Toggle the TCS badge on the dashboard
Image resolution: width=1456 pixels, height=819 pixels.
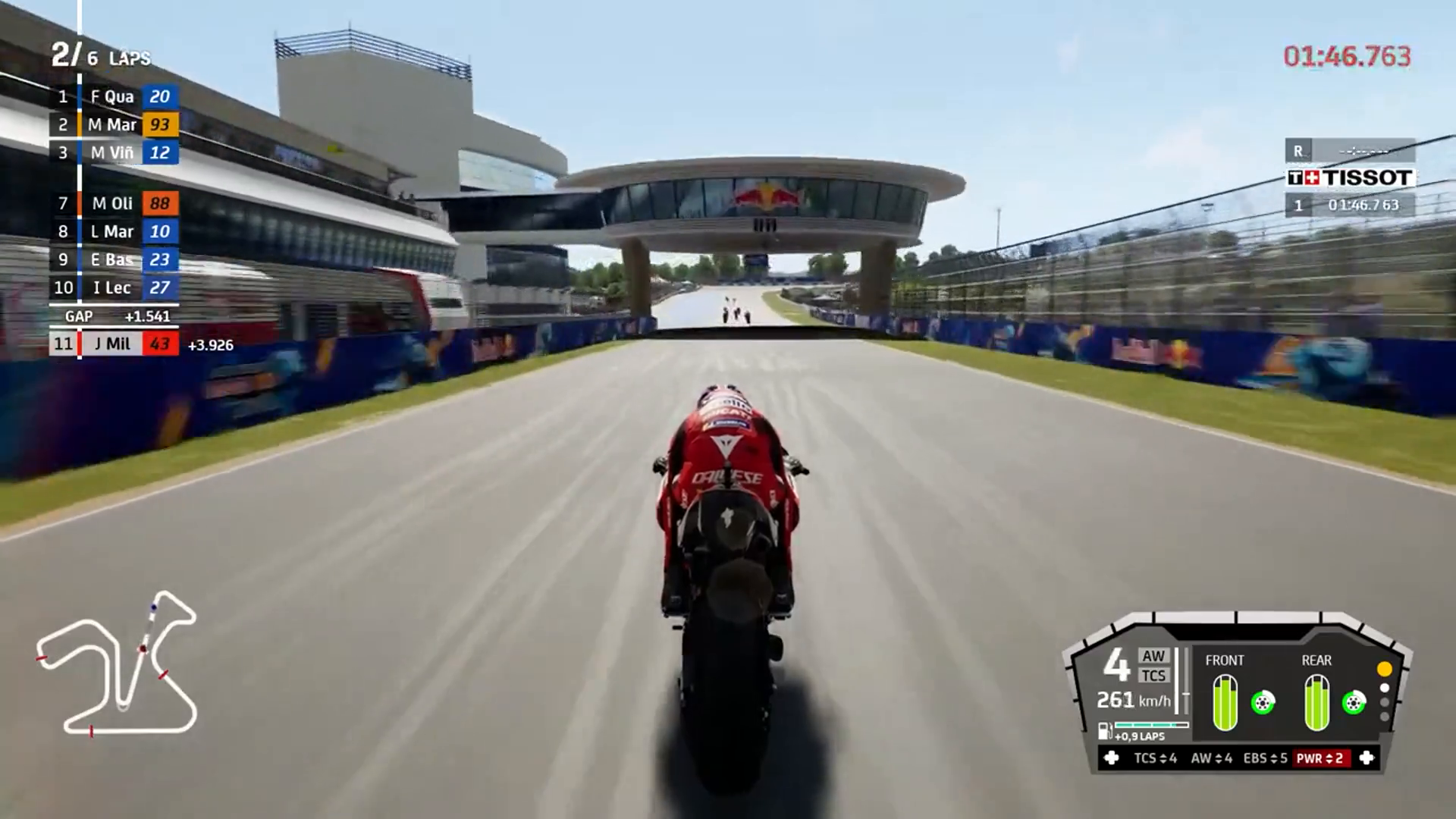coord(1153,676)
